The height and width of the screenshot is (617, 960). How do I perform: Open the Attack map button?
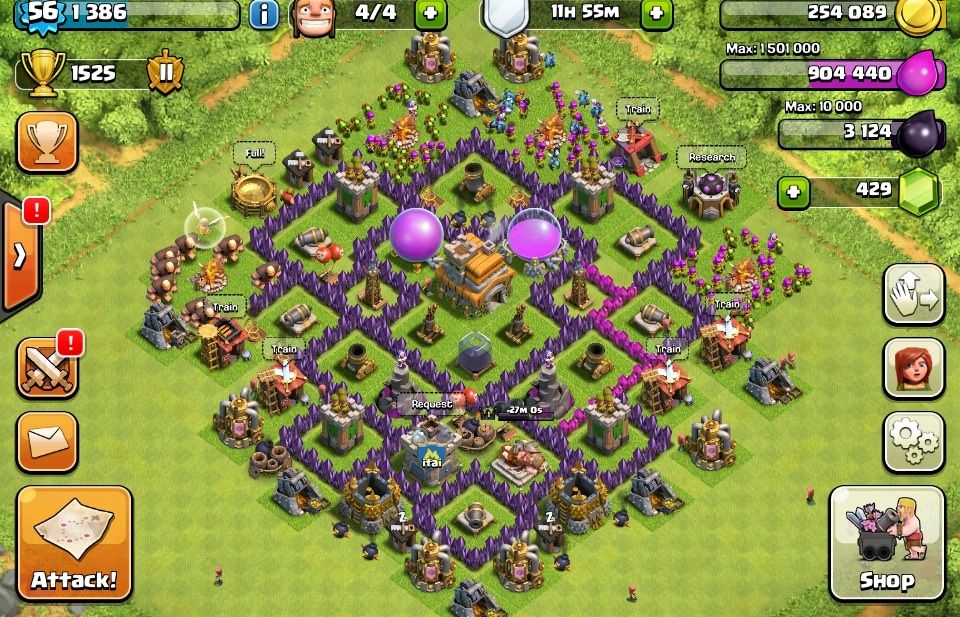pyautogui.click(x=74, y=543)
